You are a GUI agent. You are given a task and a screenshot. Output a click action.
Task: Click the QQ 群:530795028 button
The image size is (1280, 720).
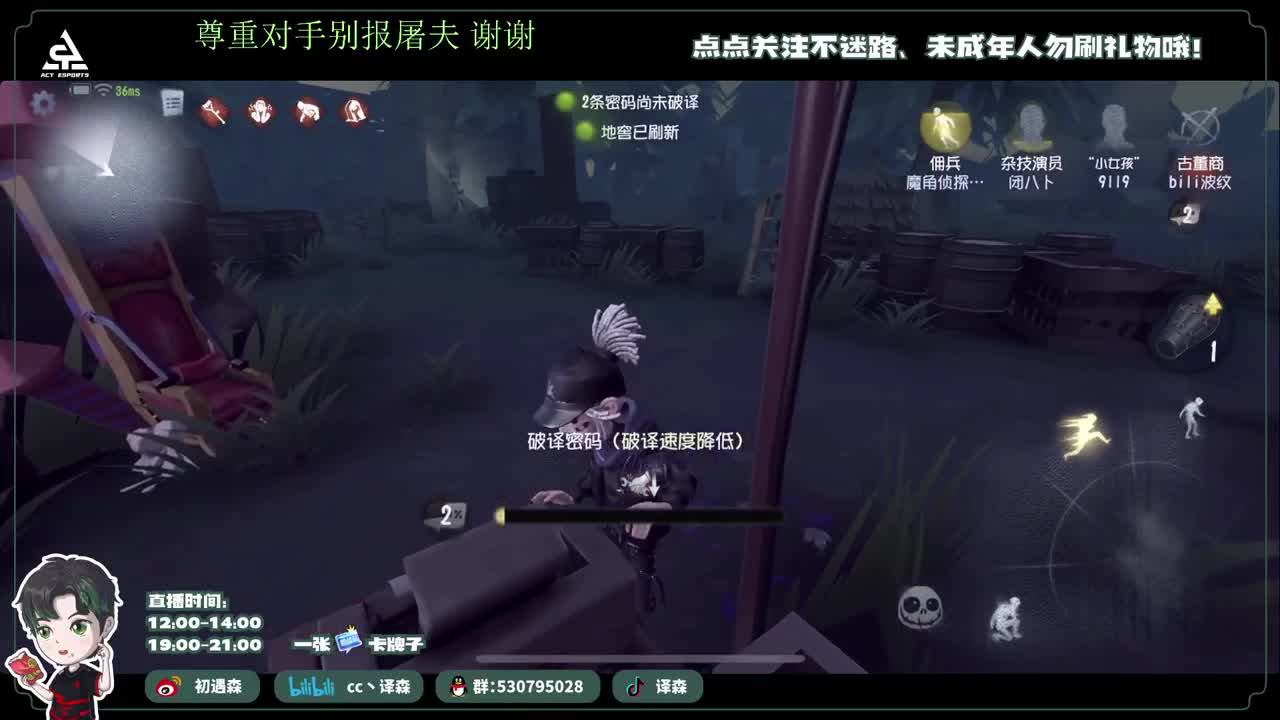(x=520, y=687)
